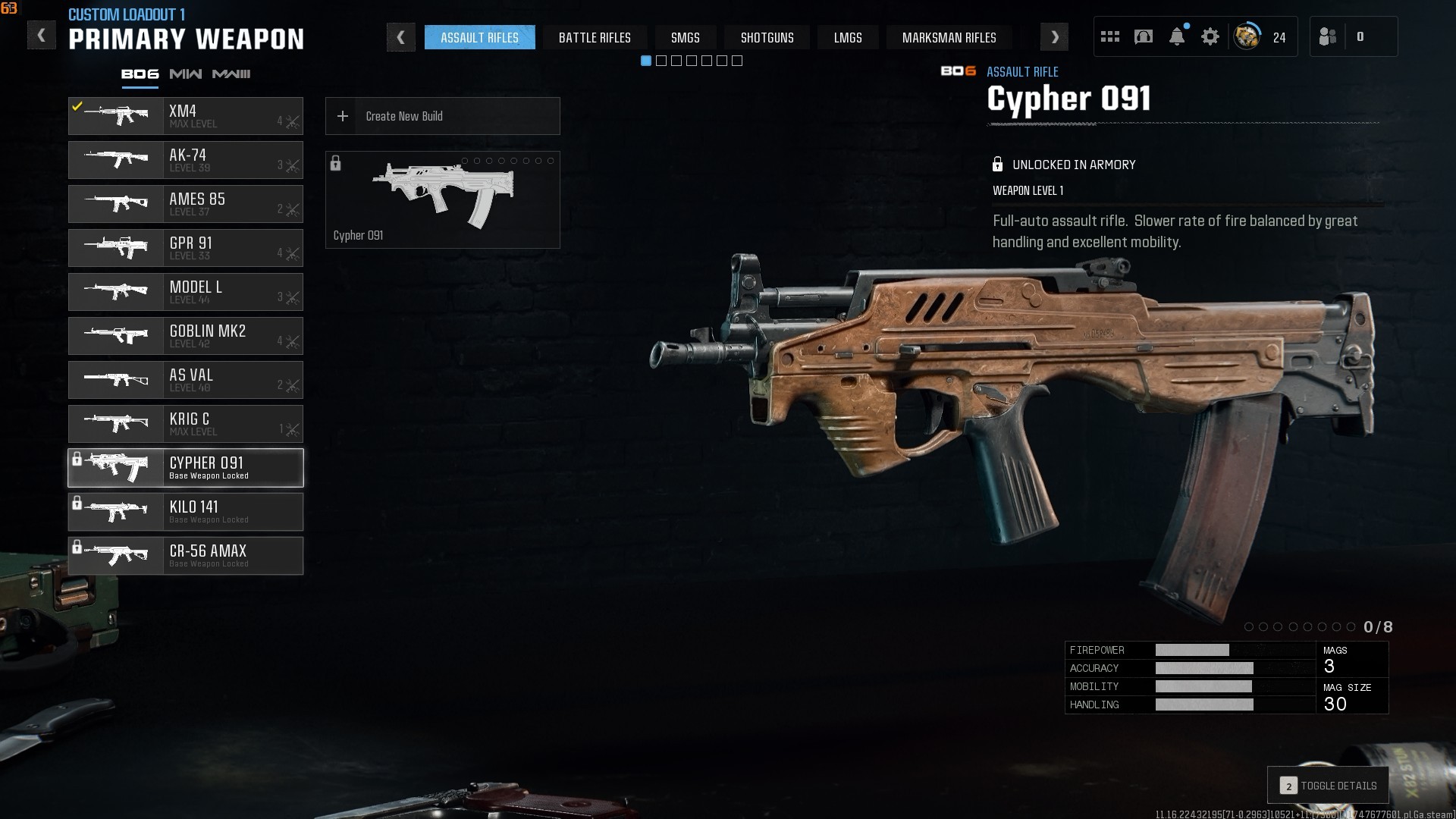Select the XM4 assault rifle
The image size is (1456, 819).
tap(186, 116)
